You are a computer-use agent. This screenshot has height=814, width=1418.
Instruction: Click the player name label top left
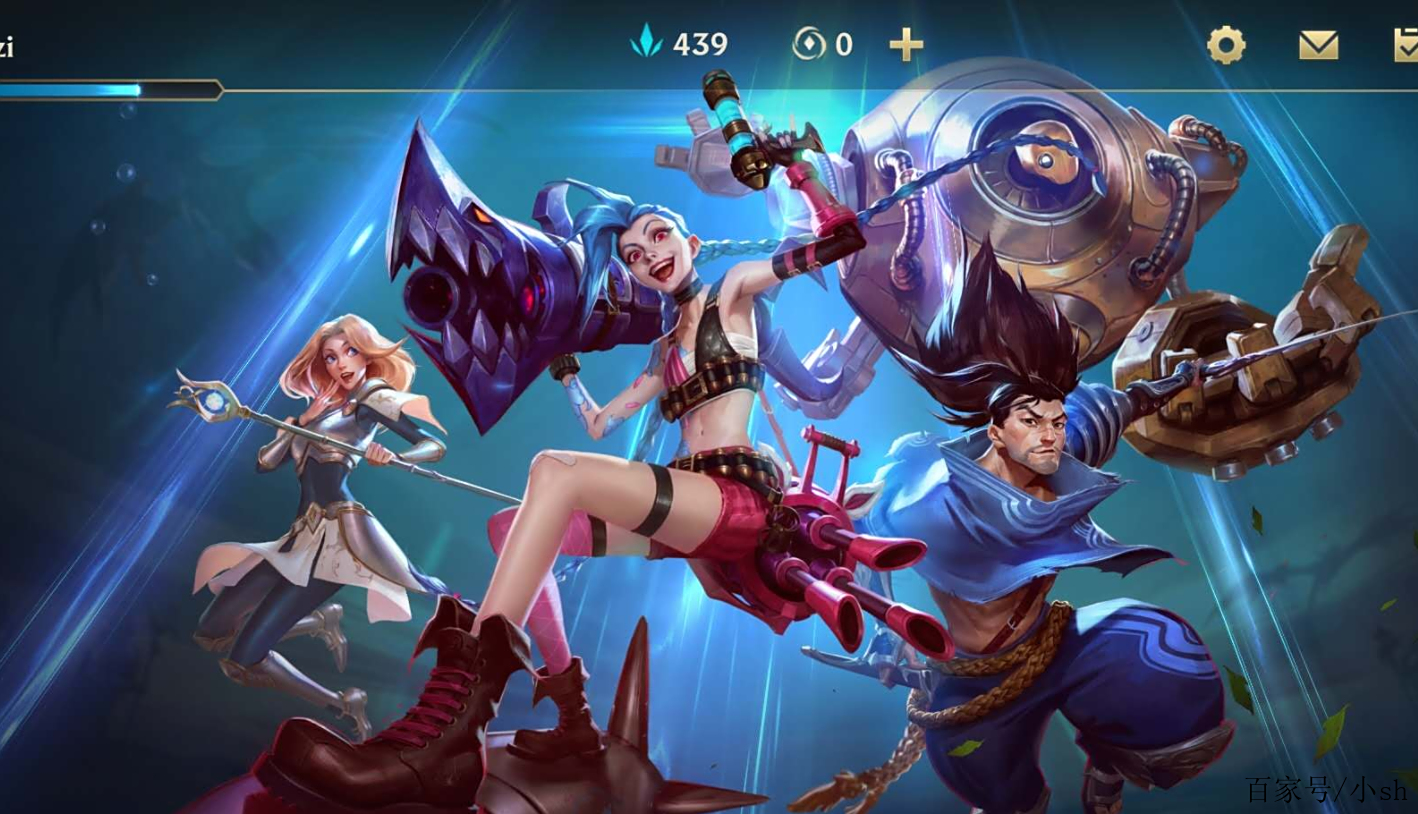10,45
